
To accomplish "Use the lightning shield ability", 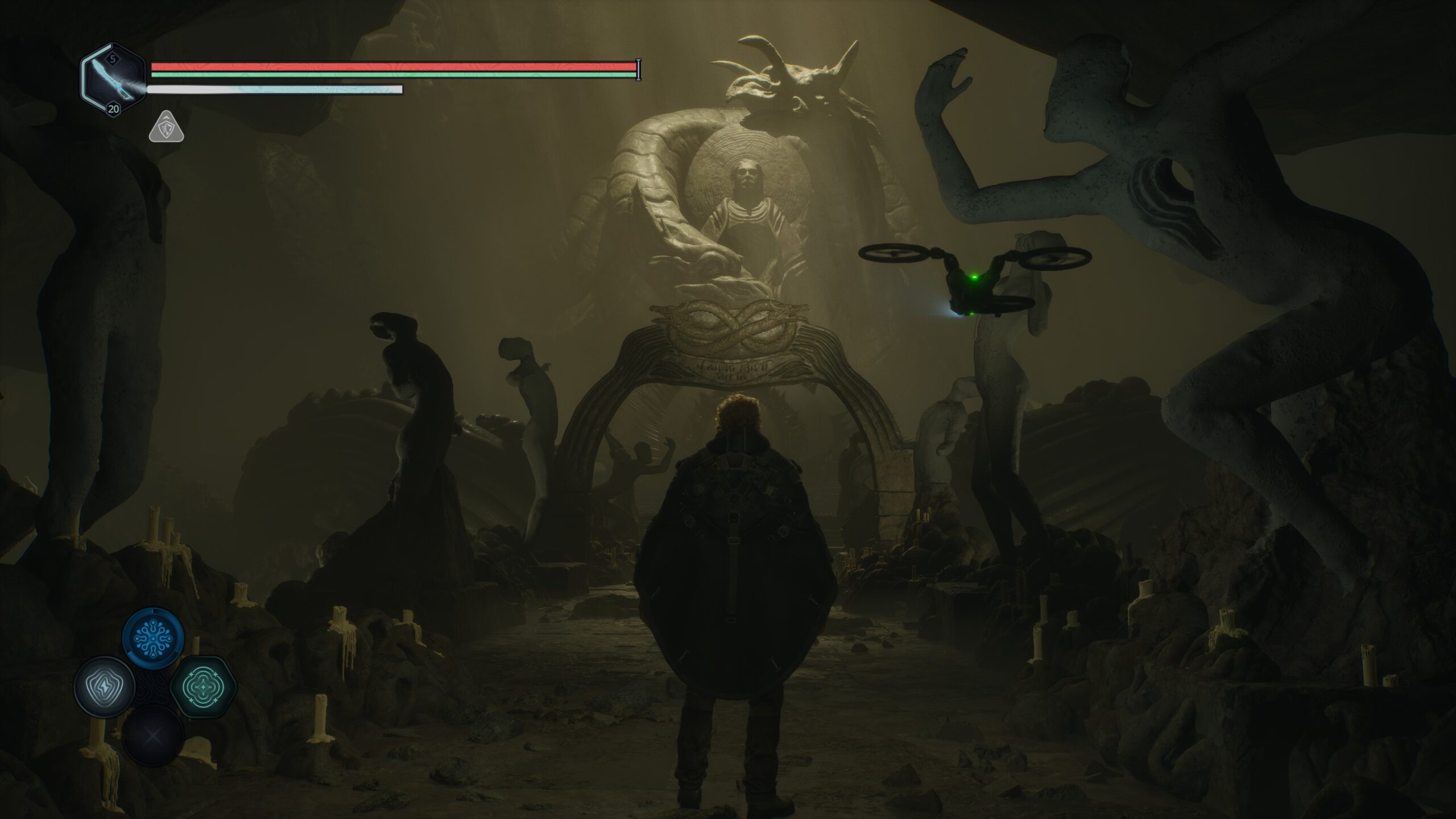I will 104,686.
